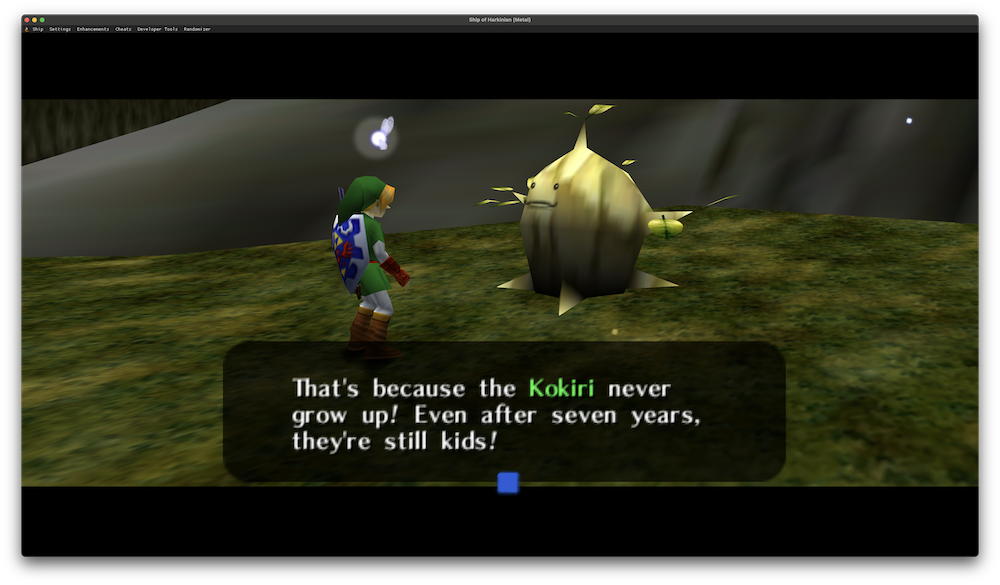Open the Enhancements menu
This screenshot has height=585, width=1000.
[x=93, y=29]
